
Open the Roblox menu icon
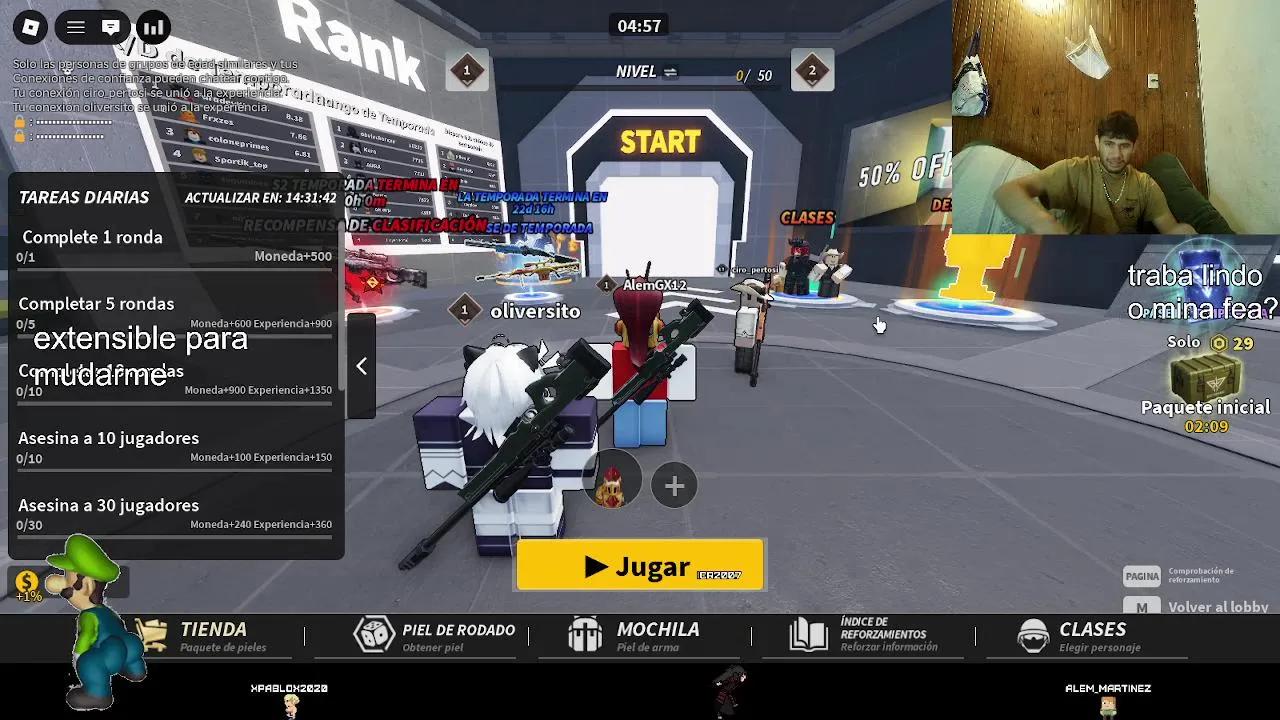point(30,27)
